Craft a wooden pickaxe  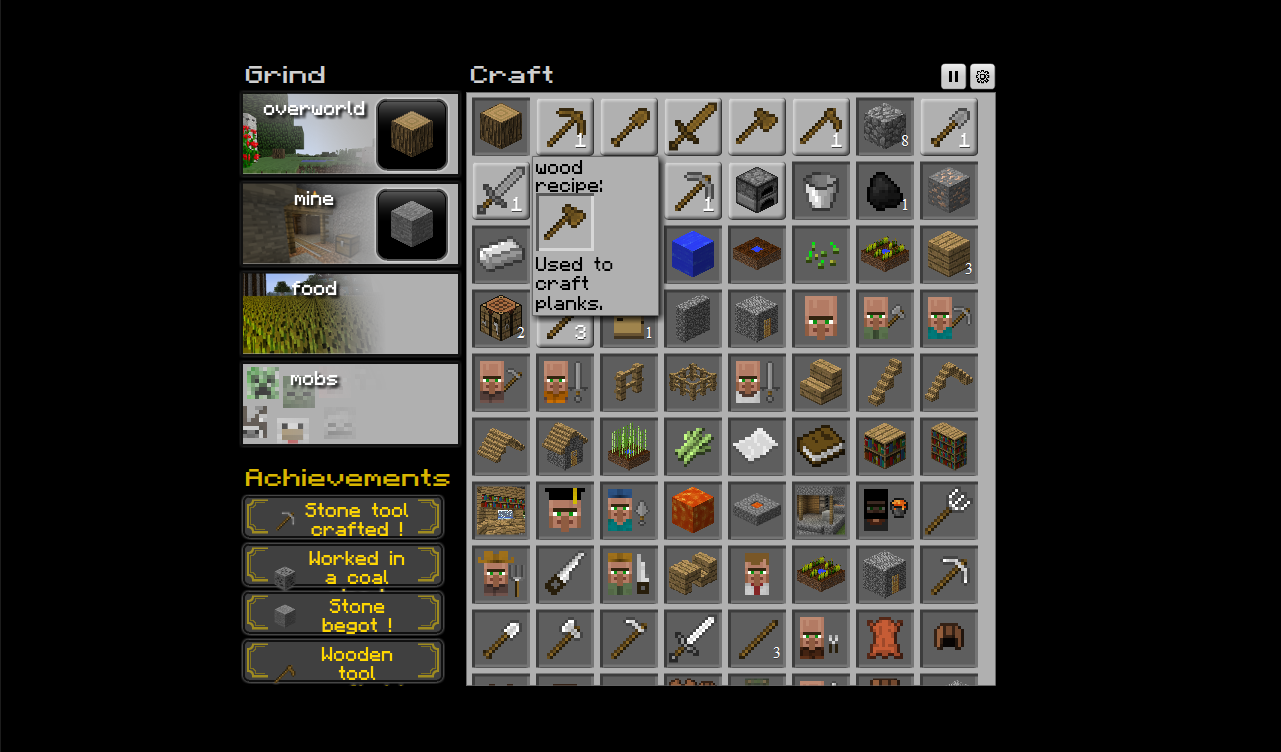point(565,126)
